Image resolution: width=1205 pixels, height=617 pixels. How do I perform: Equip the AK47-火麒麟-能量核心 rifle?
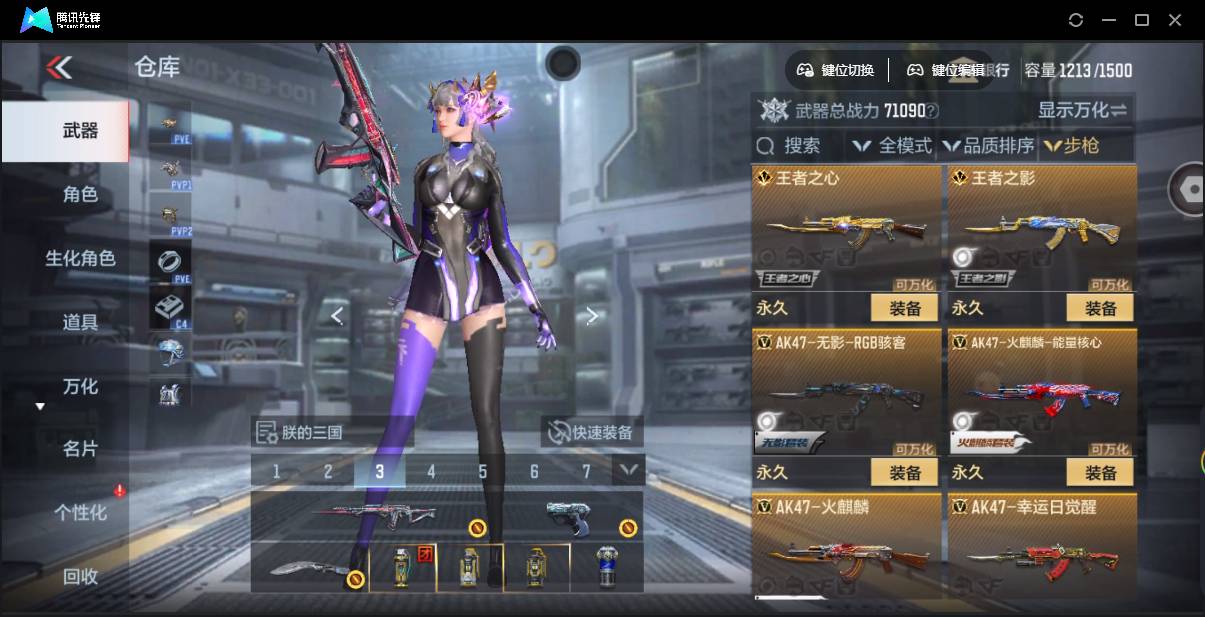click(x=1100, y=472)
